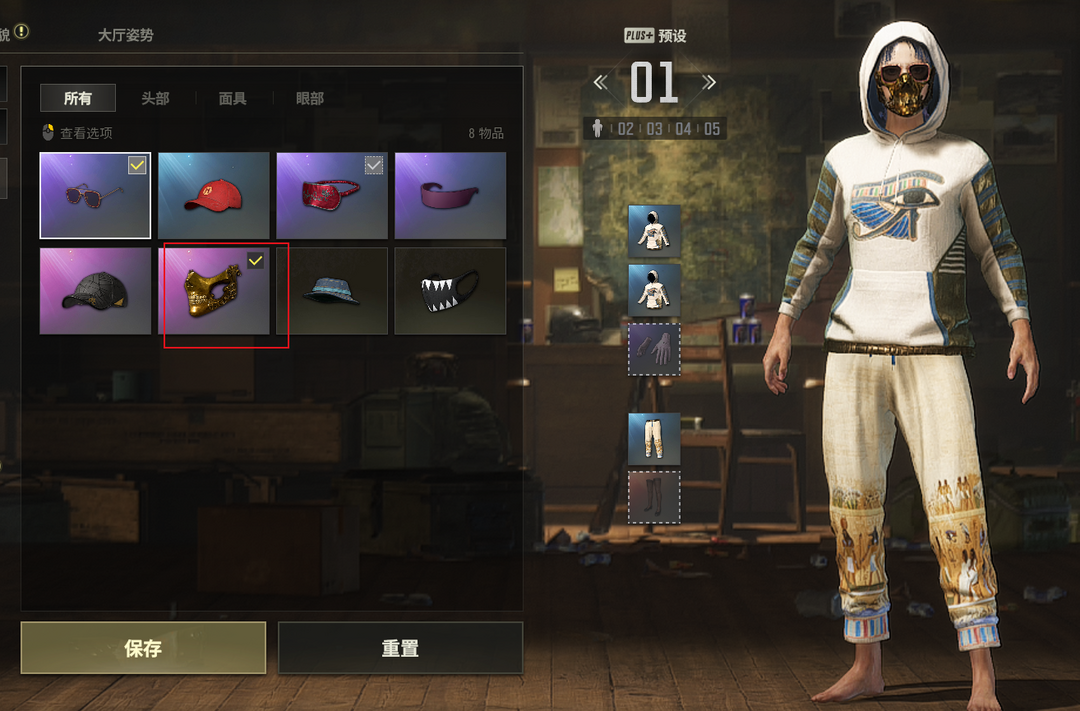Switch to the 所有 tab
The width and height of the screenshot is (1080, 711).
[78, 98]
